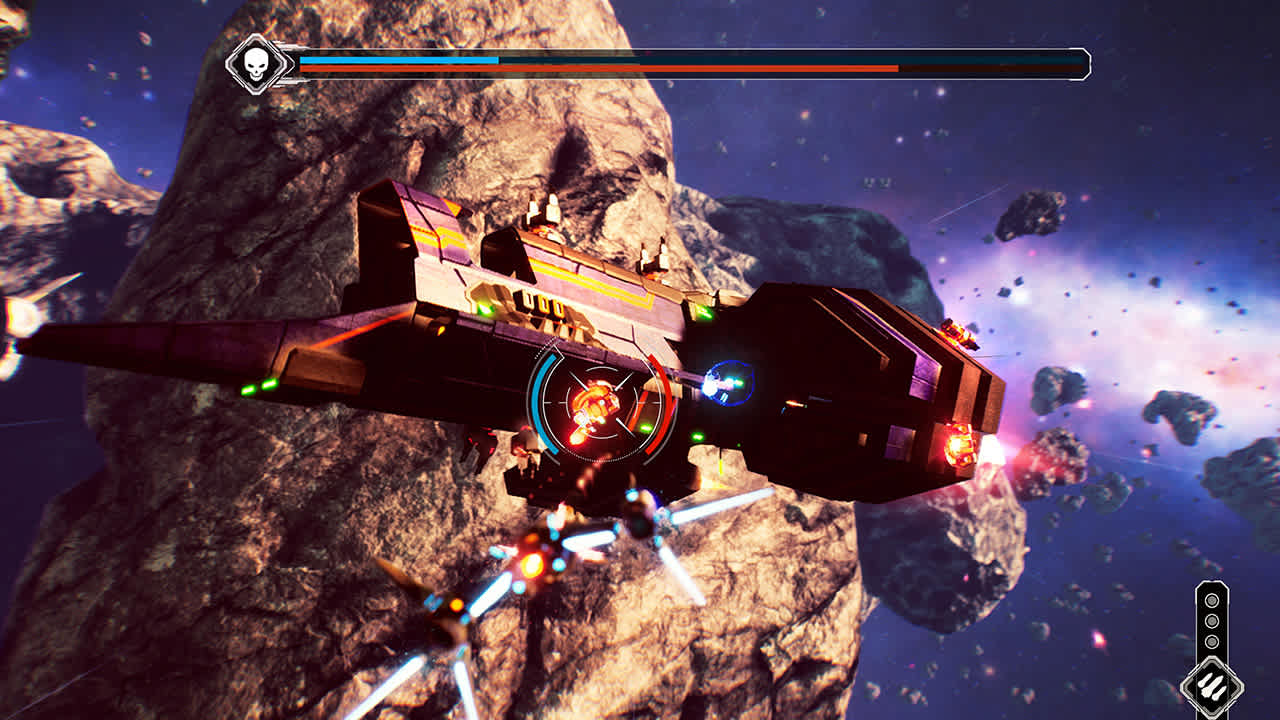Click the blue shield bar at the top
The image size is (1280, 720).
pos(400,61)
